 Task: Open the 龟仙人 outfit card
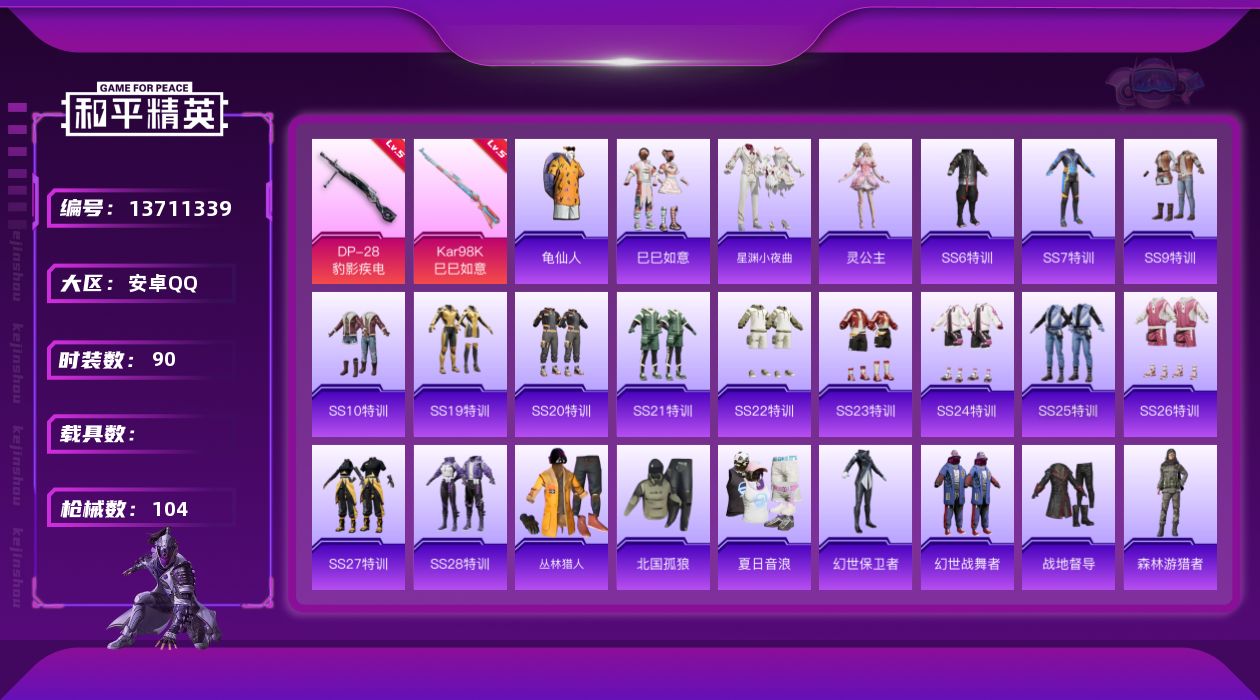click(x=561, y=211)
